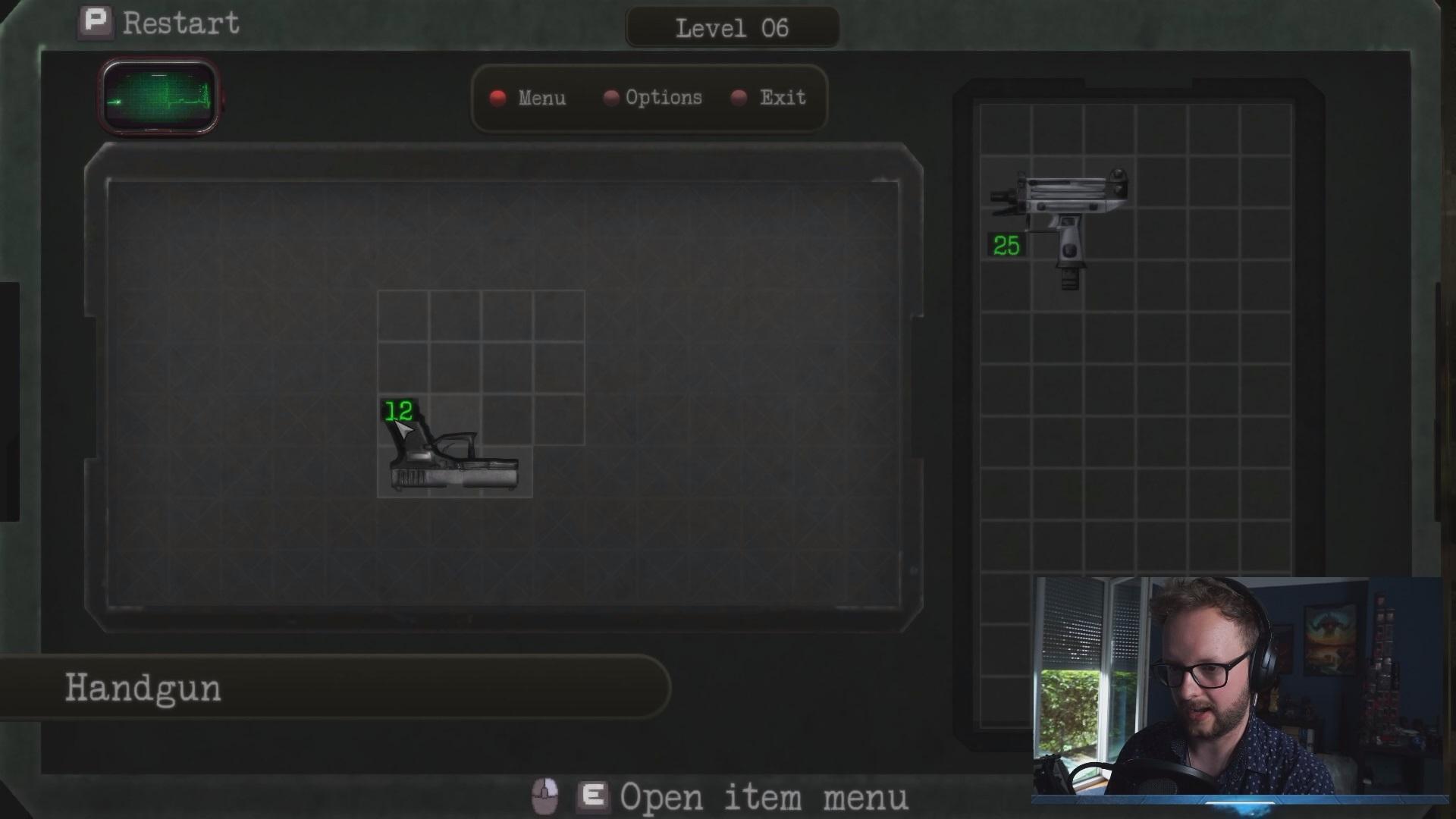
Task: Choose Exit in the top bar
Action: (x=770, y=98)
